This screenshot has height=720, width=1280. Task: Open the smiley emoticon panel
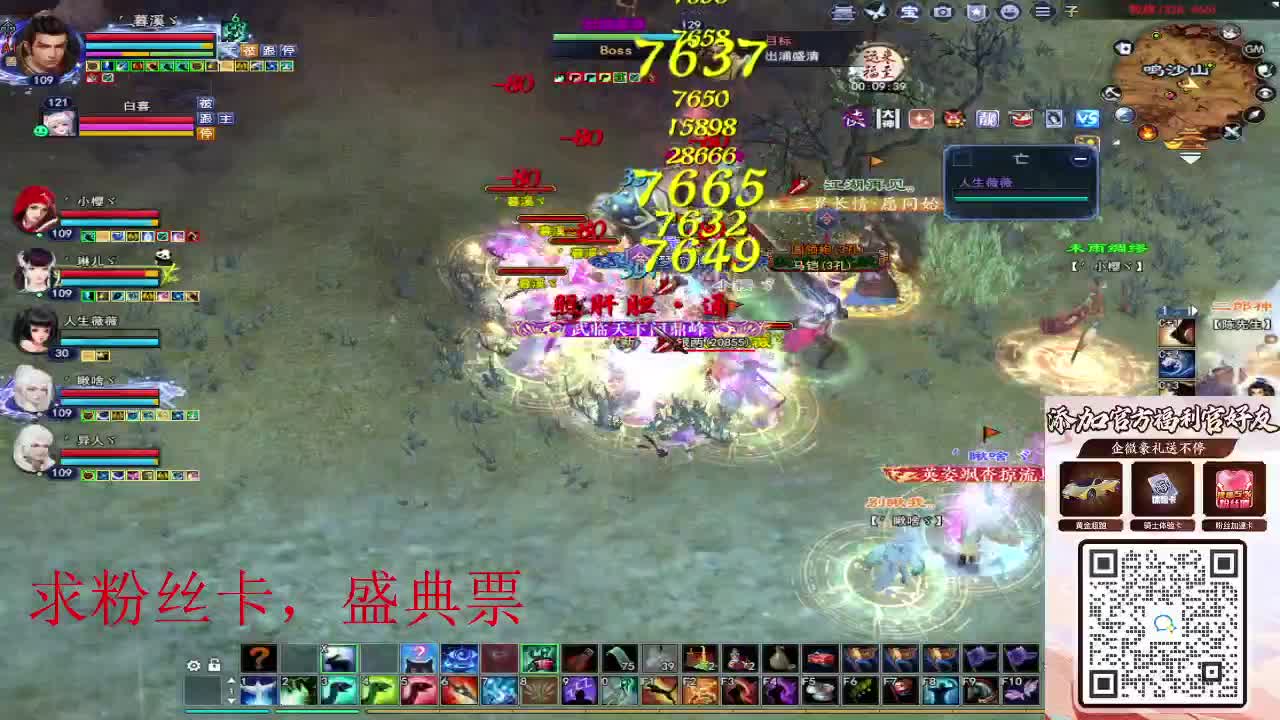(1010, 12)
